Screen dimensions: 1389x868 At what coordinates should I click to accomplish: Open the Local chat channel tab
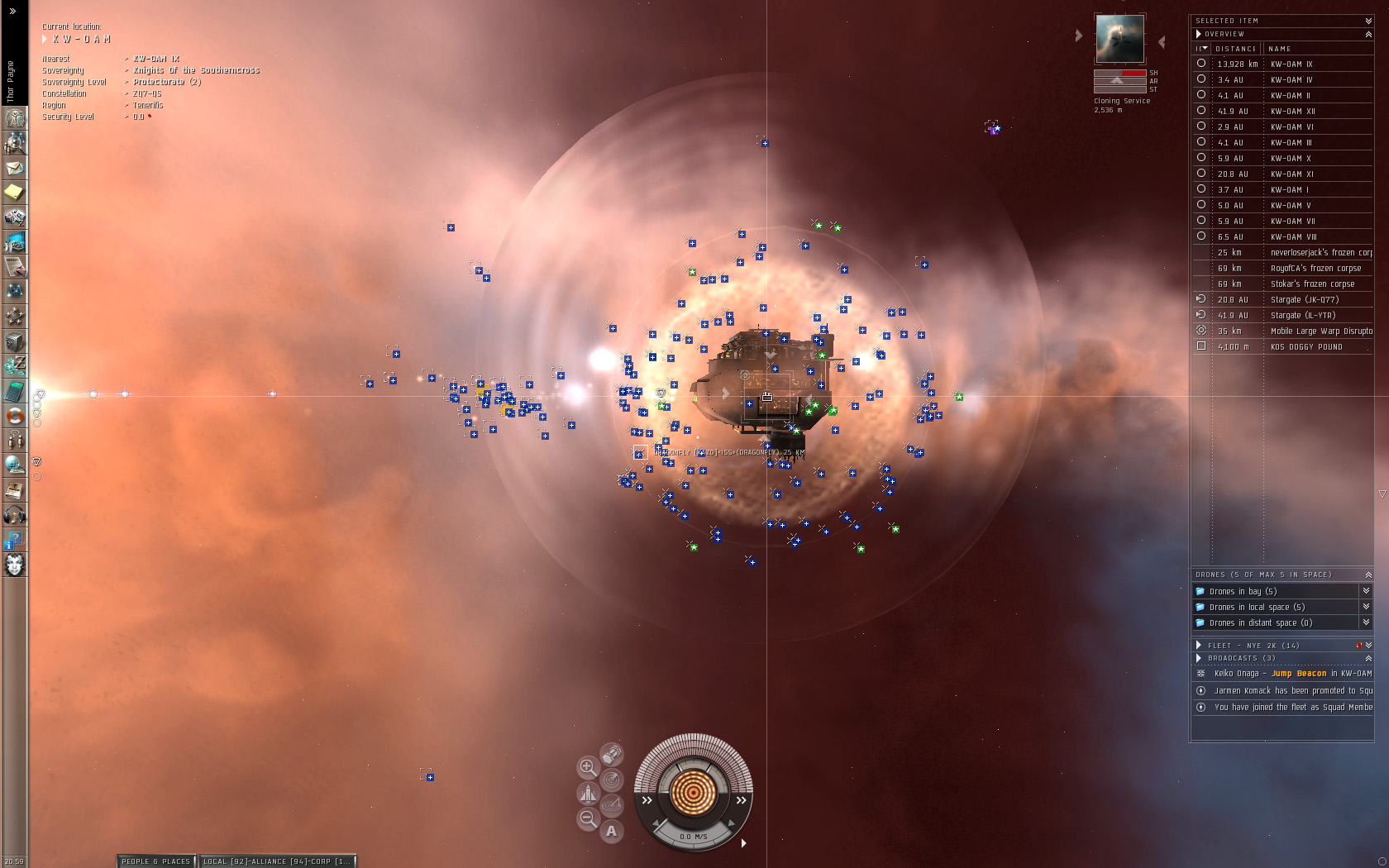277,861
